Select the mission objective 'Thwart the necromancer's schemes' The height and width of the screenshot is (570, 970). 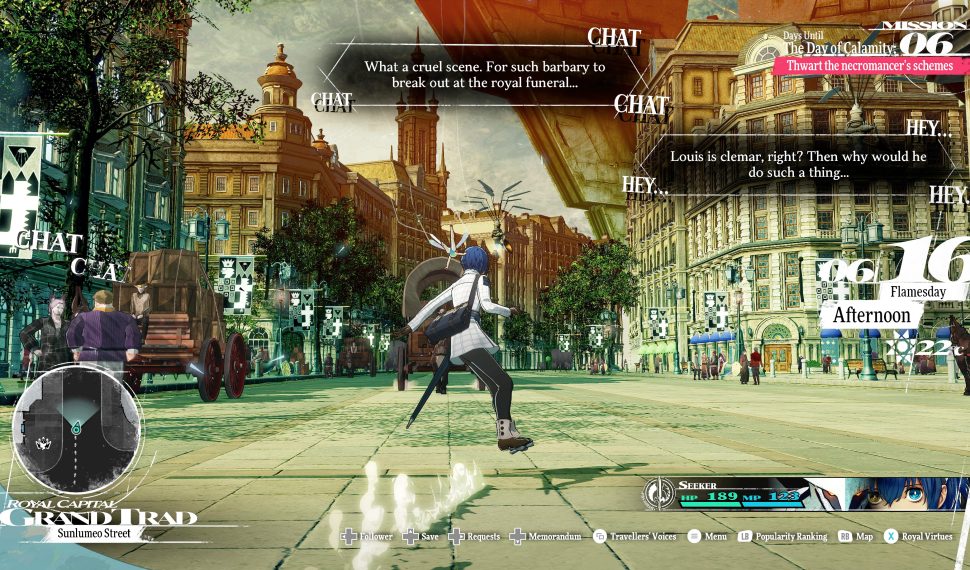coord(870,66)
